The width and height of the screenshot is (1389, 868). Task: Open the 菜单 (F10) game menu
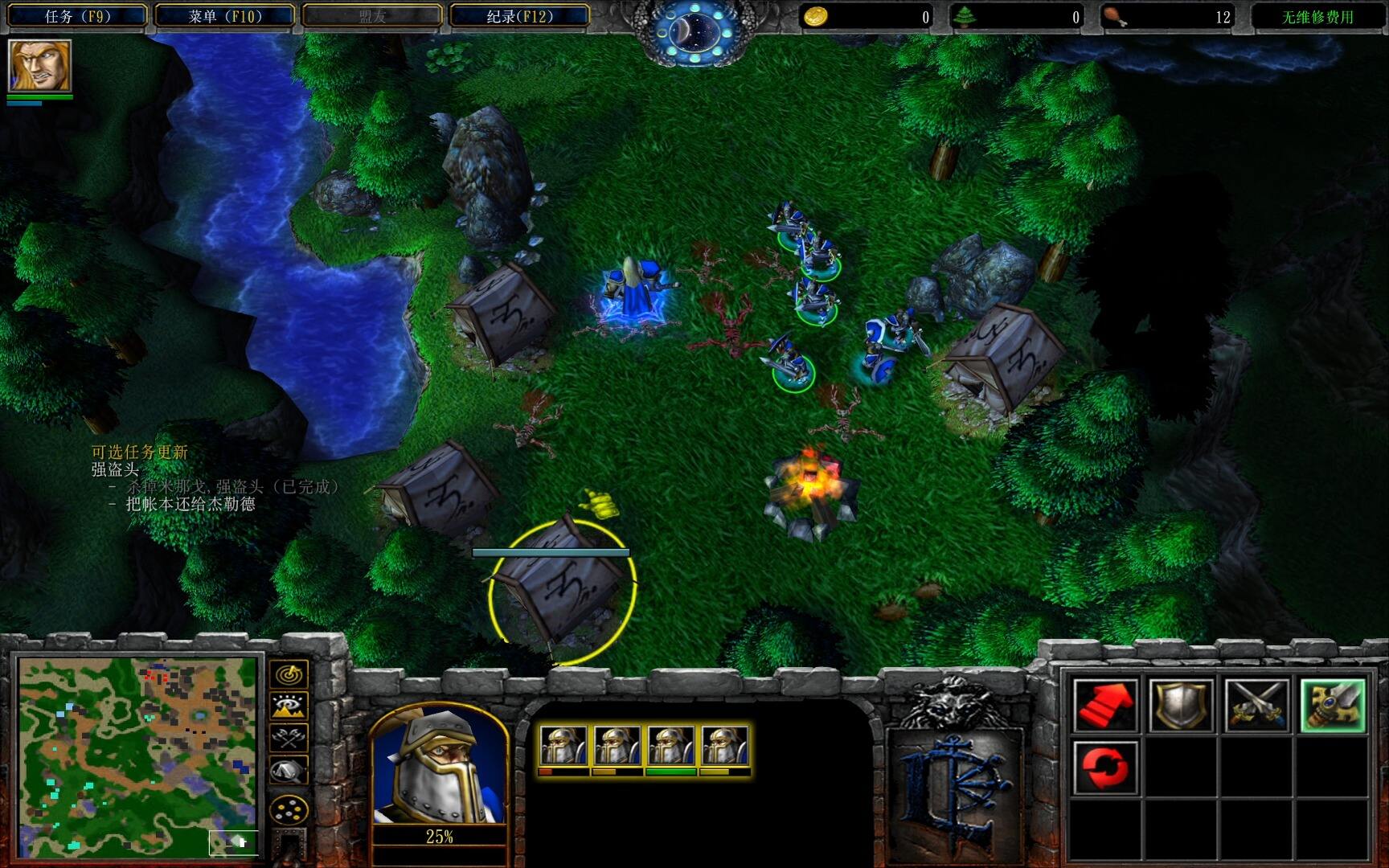225,16
